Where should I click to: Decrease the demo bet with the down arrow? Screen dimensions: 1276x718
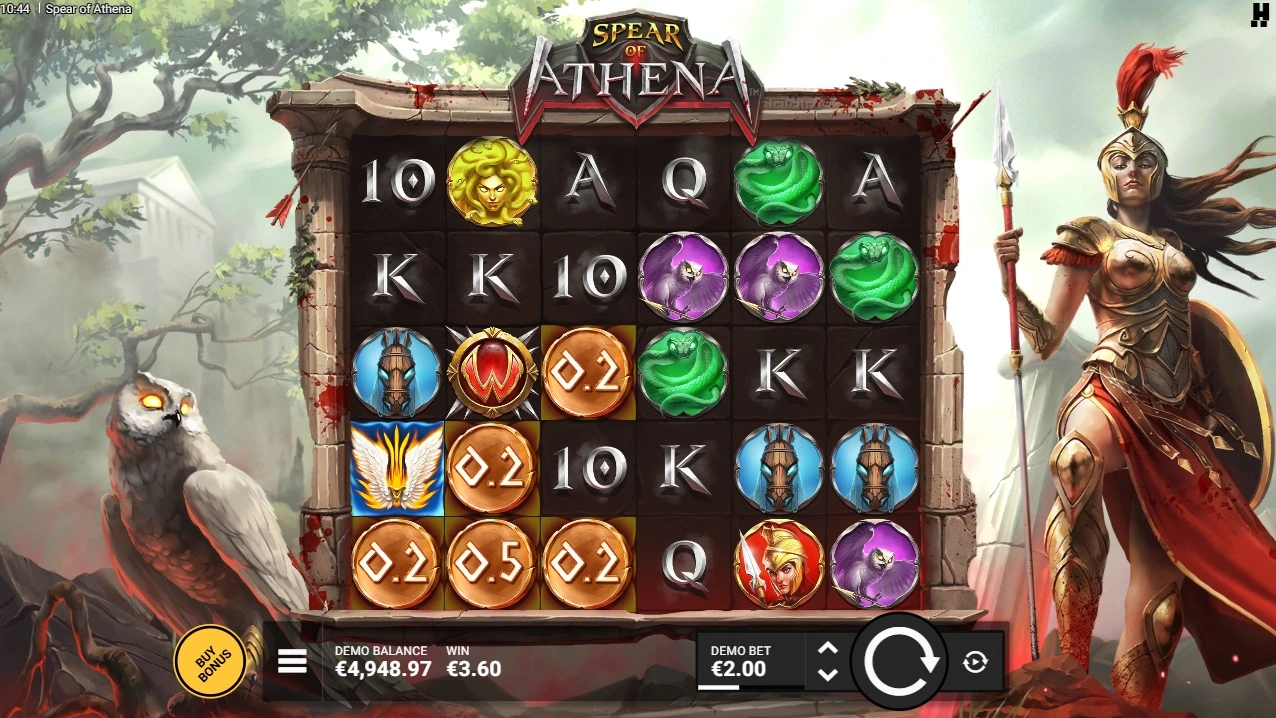(828, 674)
